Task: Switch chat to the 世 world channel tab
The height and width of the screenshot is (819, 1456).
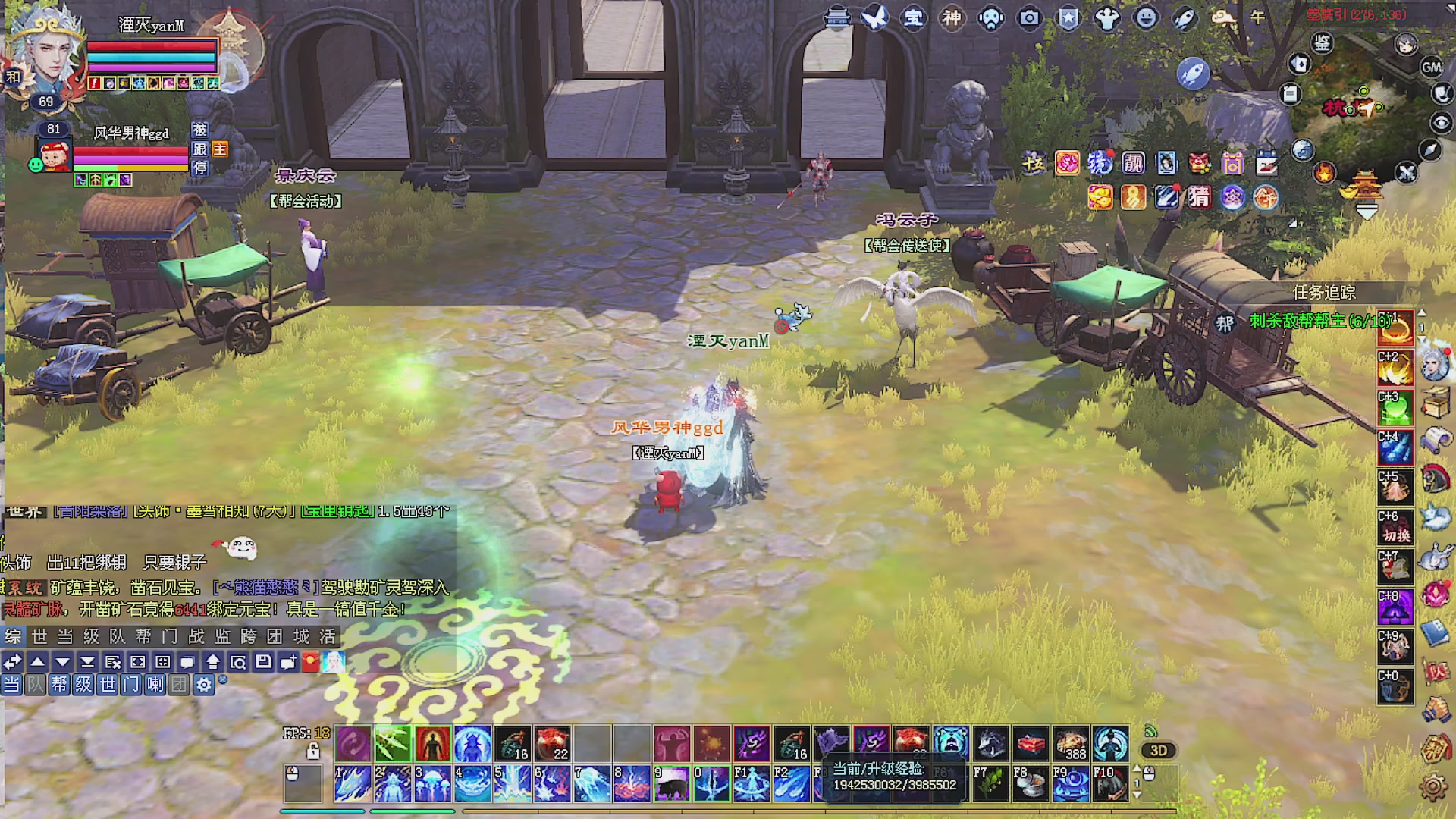Action: tap(39, 636)
